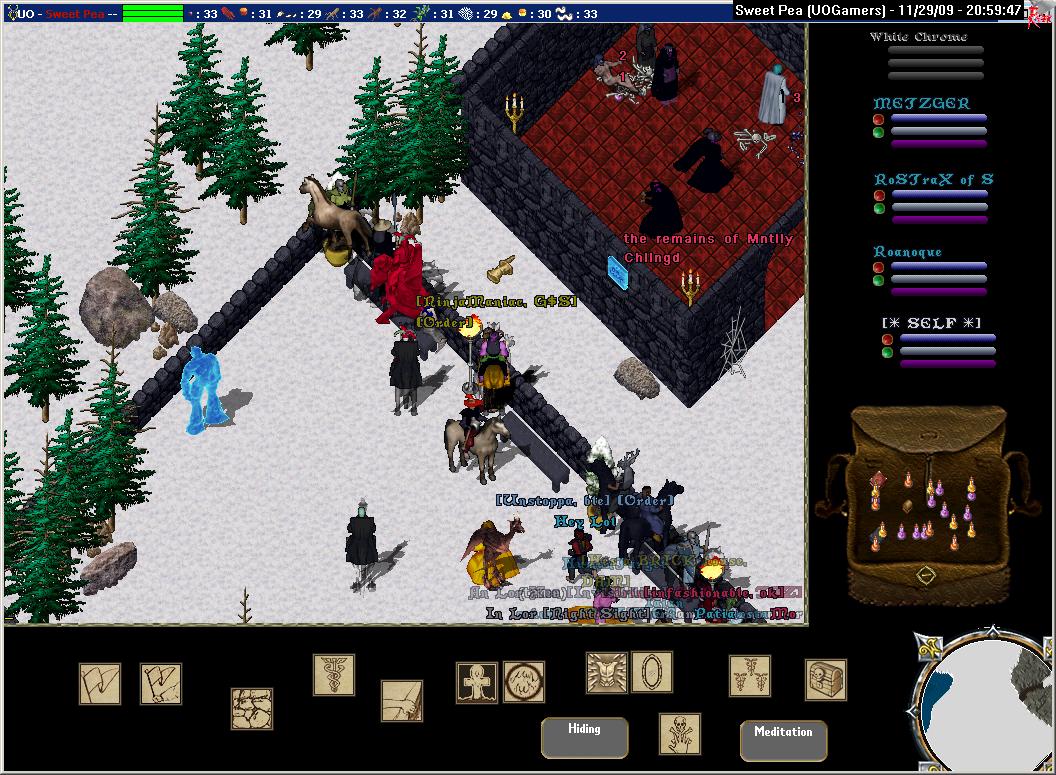Use the Meditation skill button
Viewport: 1056px width, 775px height.
783,740
